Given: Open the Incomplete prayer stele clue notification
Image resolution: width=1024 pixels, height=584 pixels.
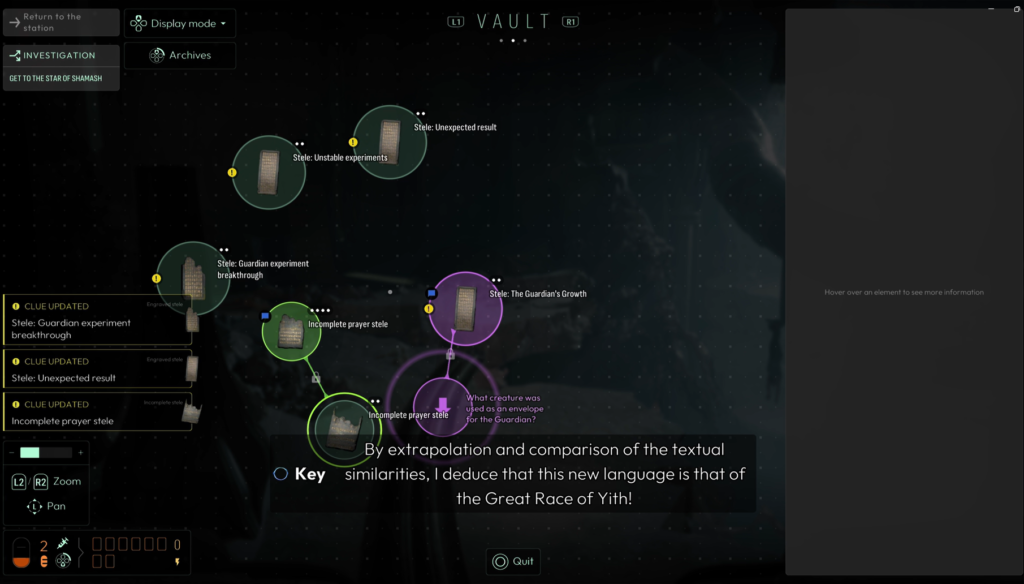Looking at the screenshot, I should (98, 414).
